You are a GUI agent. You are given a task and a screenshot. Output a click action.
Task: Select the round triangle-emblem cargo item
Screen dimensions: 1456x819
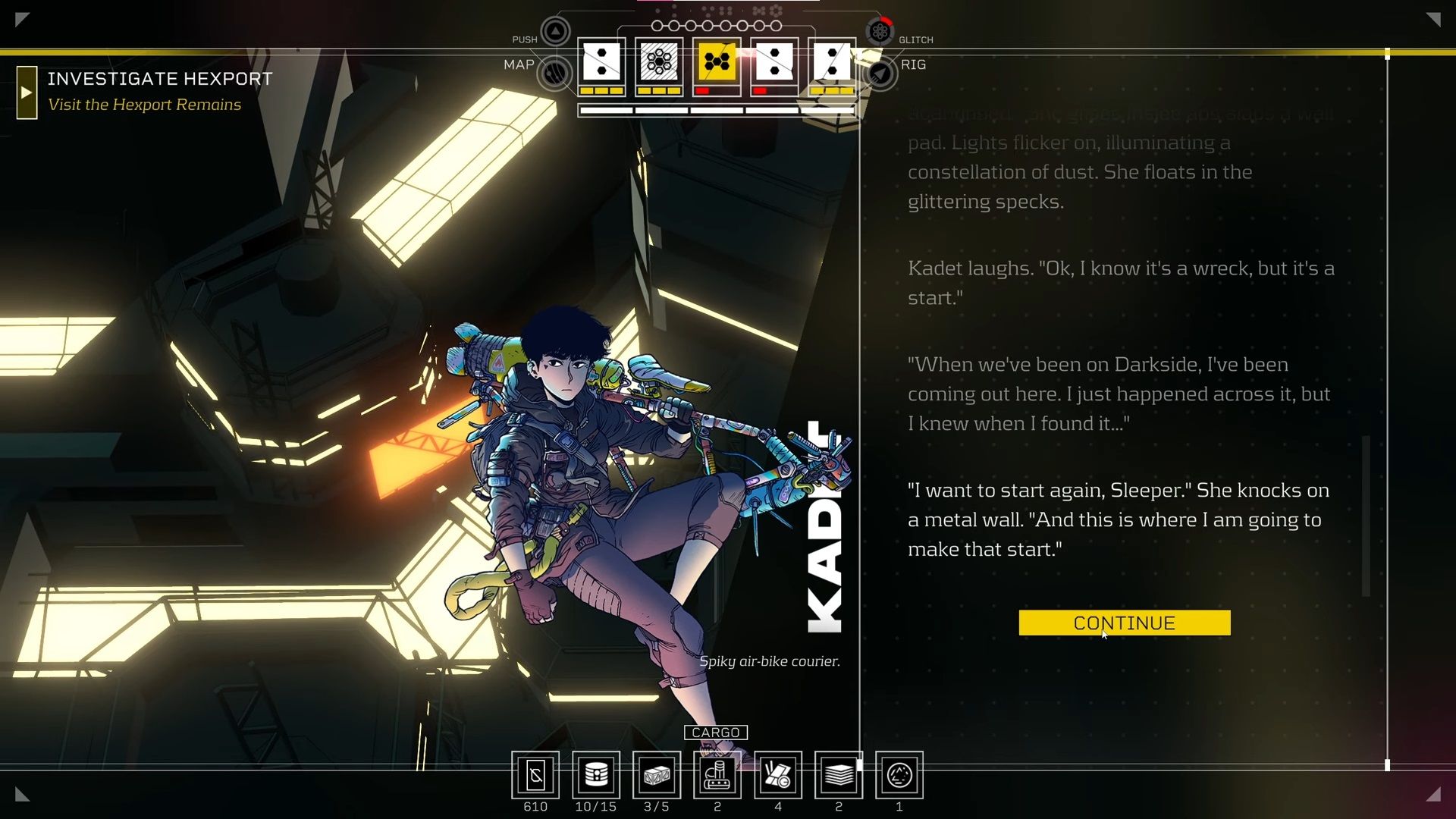(x=899, y=775)
